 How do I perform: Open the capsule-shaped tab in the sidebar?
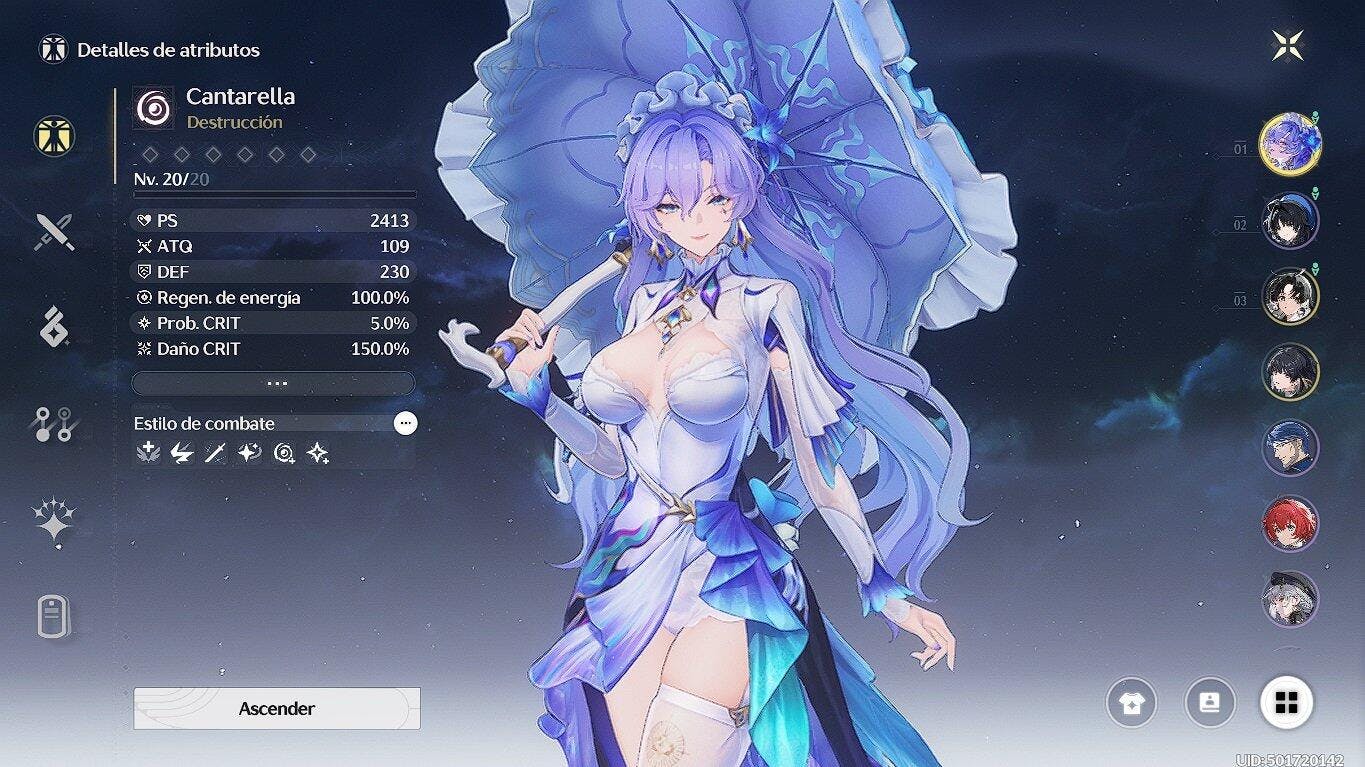tap(54, 616)
